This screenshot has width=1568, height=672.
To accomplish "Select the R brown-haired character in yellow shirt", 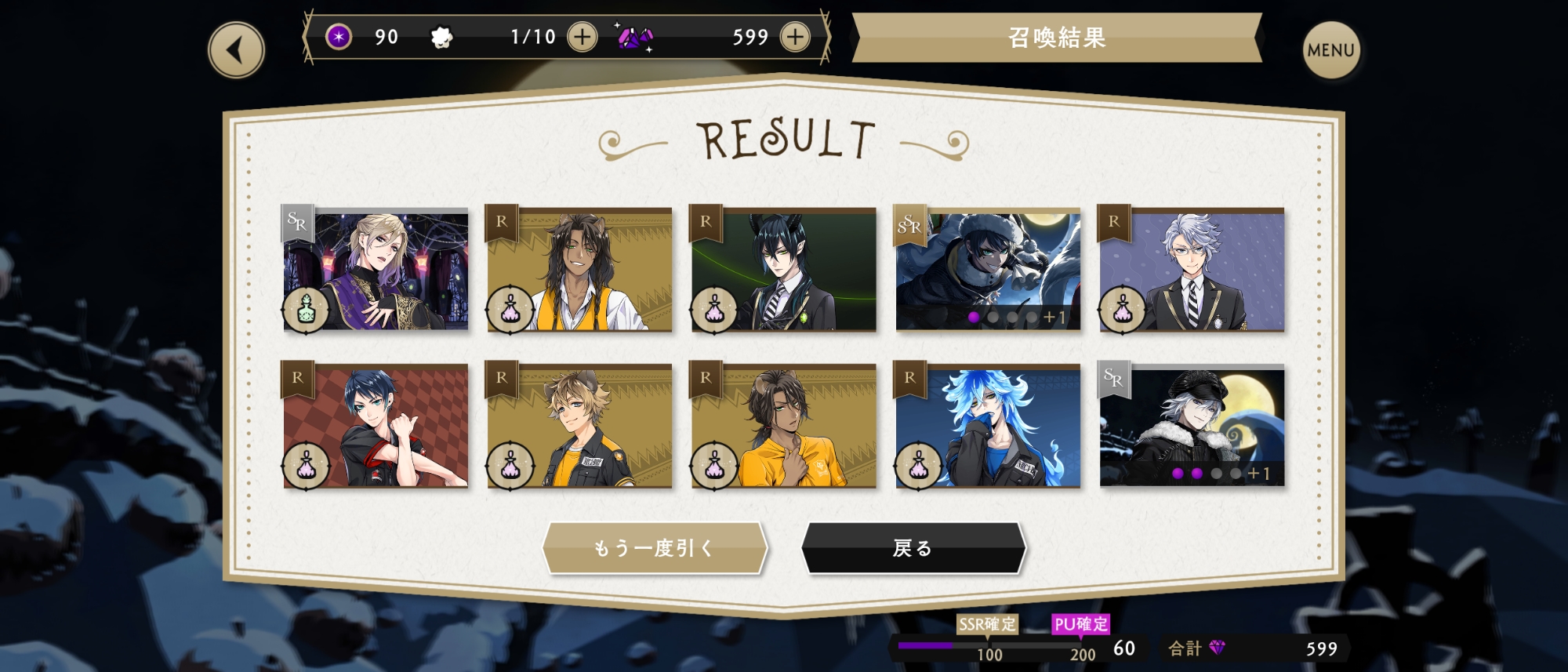I will 783,426.
